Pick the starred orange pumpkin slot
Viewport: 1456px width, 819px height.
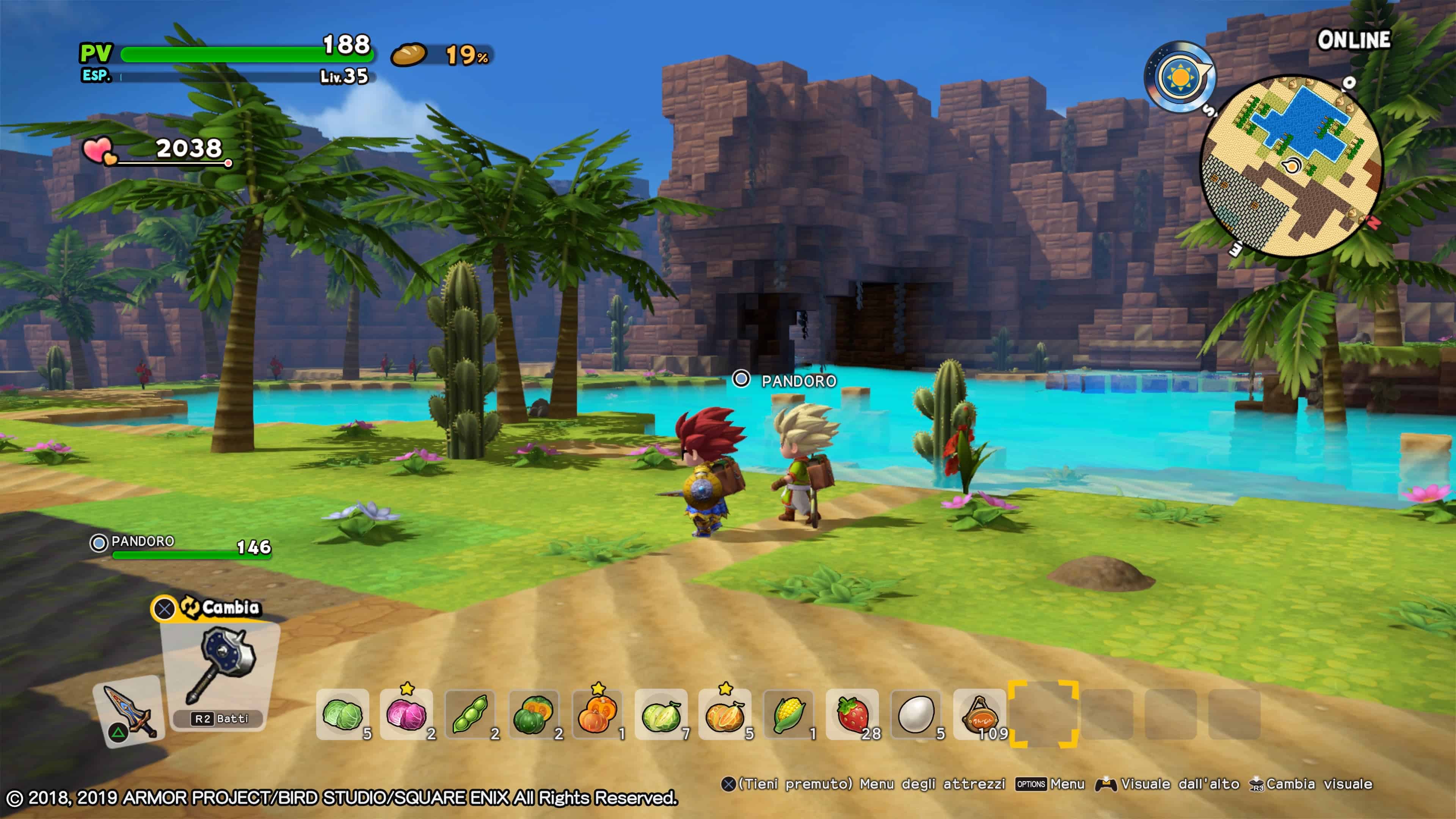(x=598, y=714)
